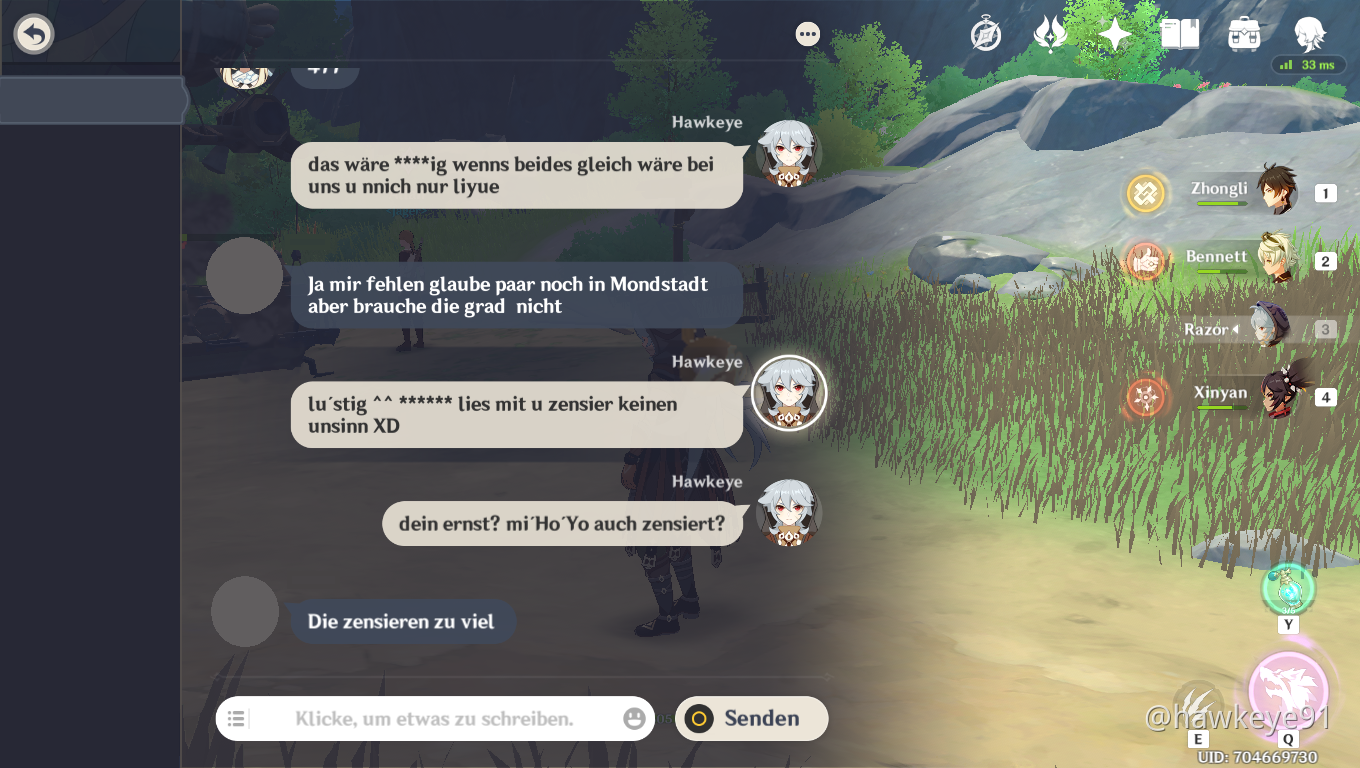Click the chat text input field

[430, 718]
